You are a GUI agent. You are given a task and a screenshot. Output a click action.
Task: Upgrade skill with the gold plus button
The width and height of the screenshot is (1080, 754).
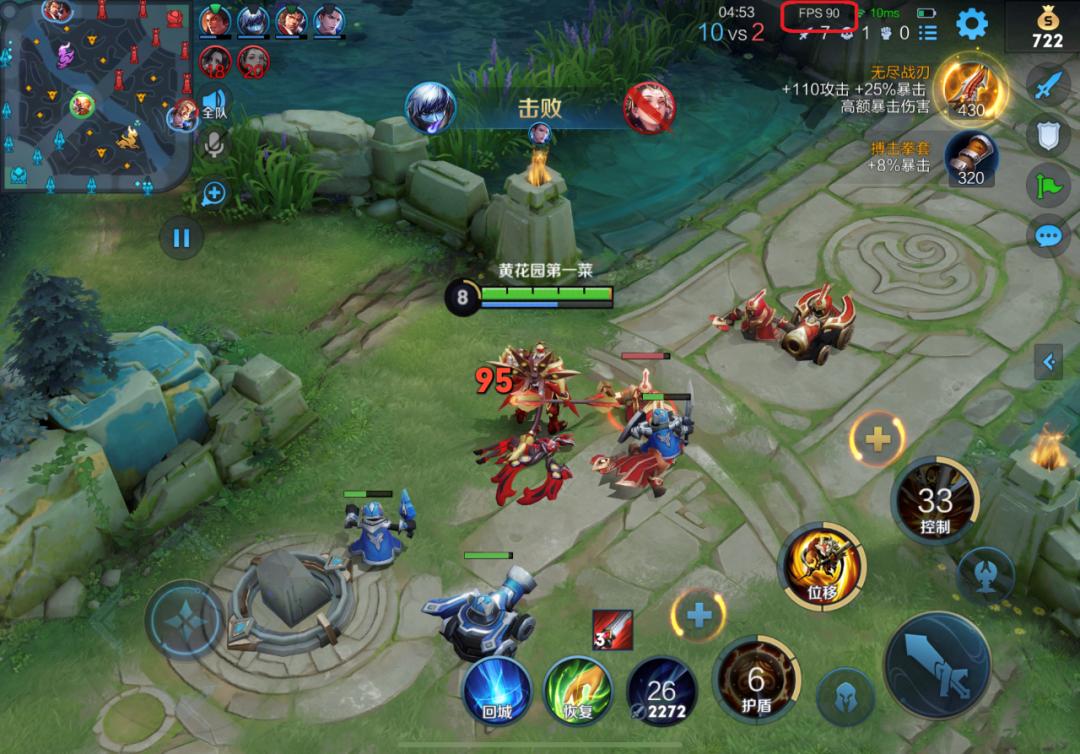(x=877, y=438)
